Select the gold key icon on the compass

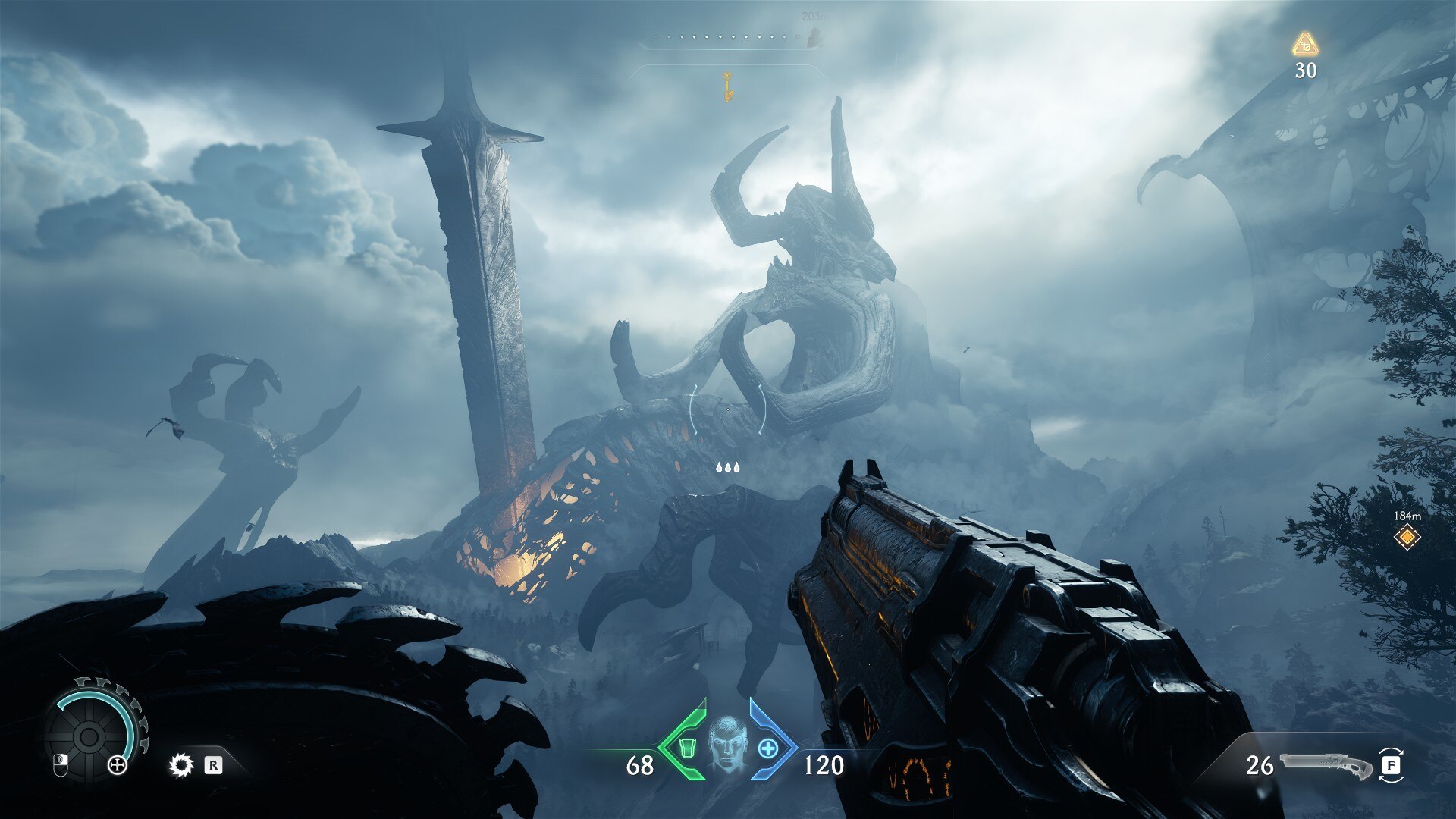727,86
